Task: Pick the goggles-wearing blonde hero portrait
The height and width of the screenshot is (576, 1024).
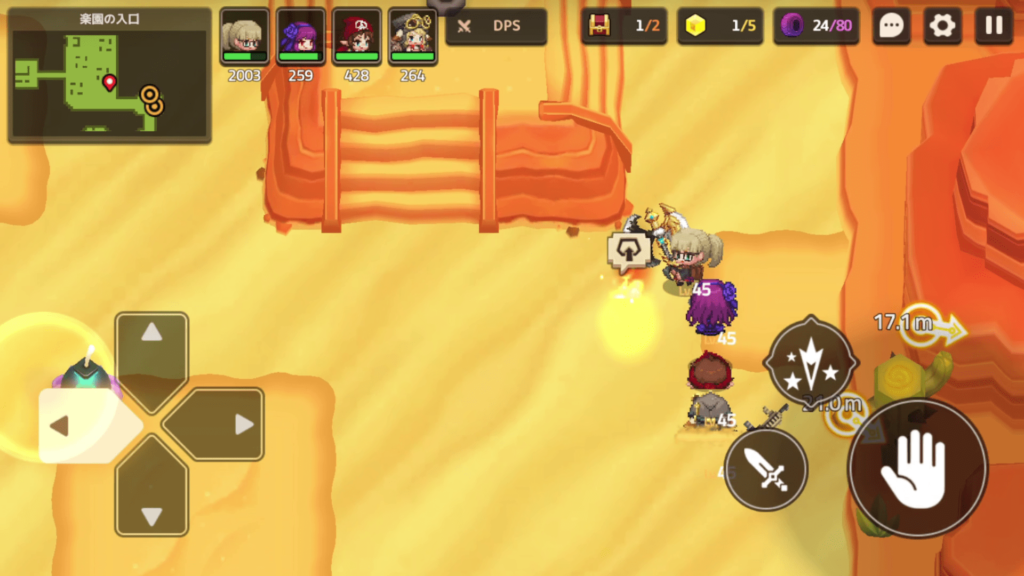Action: point(412,38)
